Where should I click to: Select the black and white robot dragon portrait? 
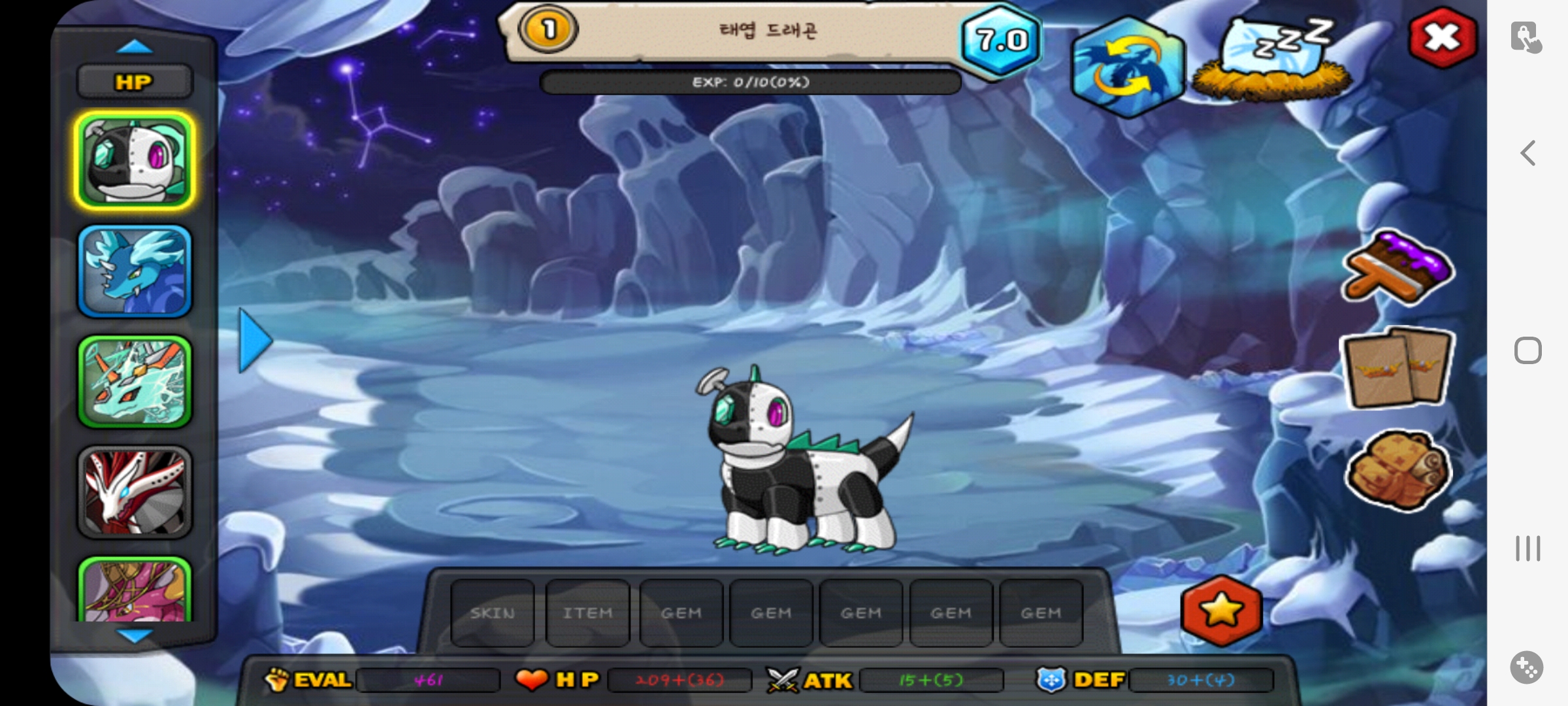point(135,161)
